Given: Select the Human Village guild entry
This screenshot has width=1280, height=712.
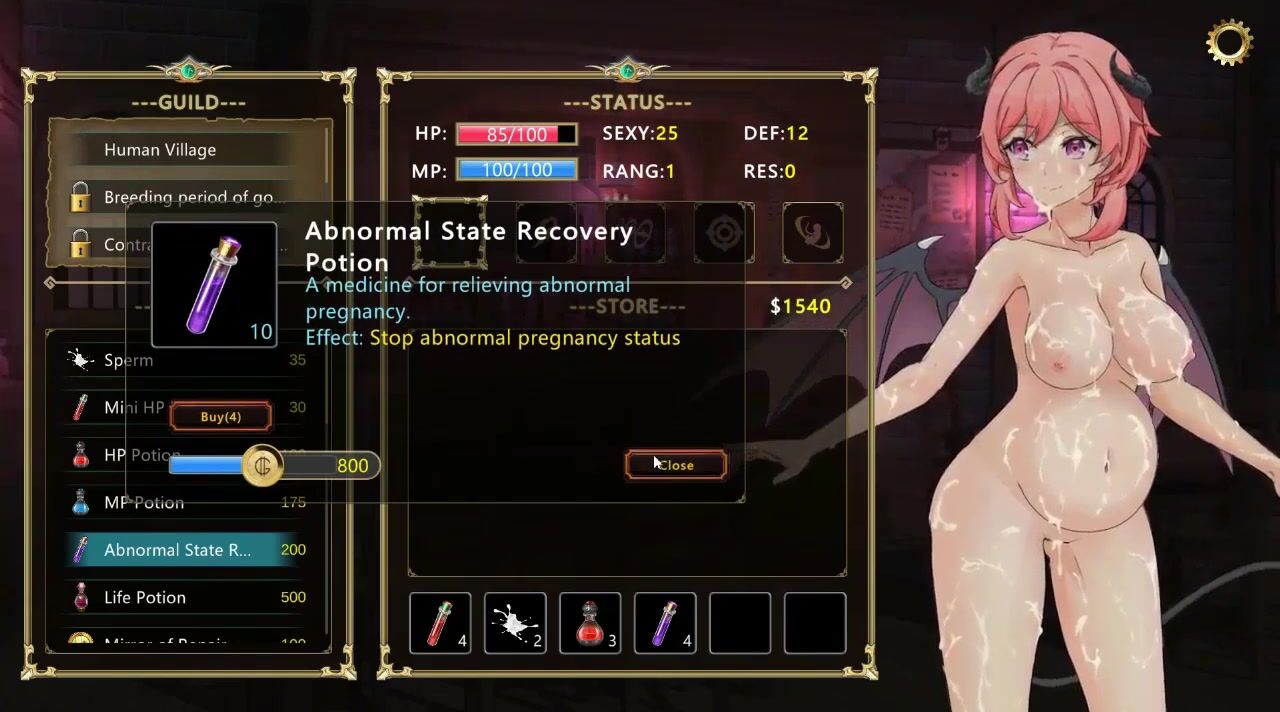Looking at the screenshot, I should coord(160,150).
